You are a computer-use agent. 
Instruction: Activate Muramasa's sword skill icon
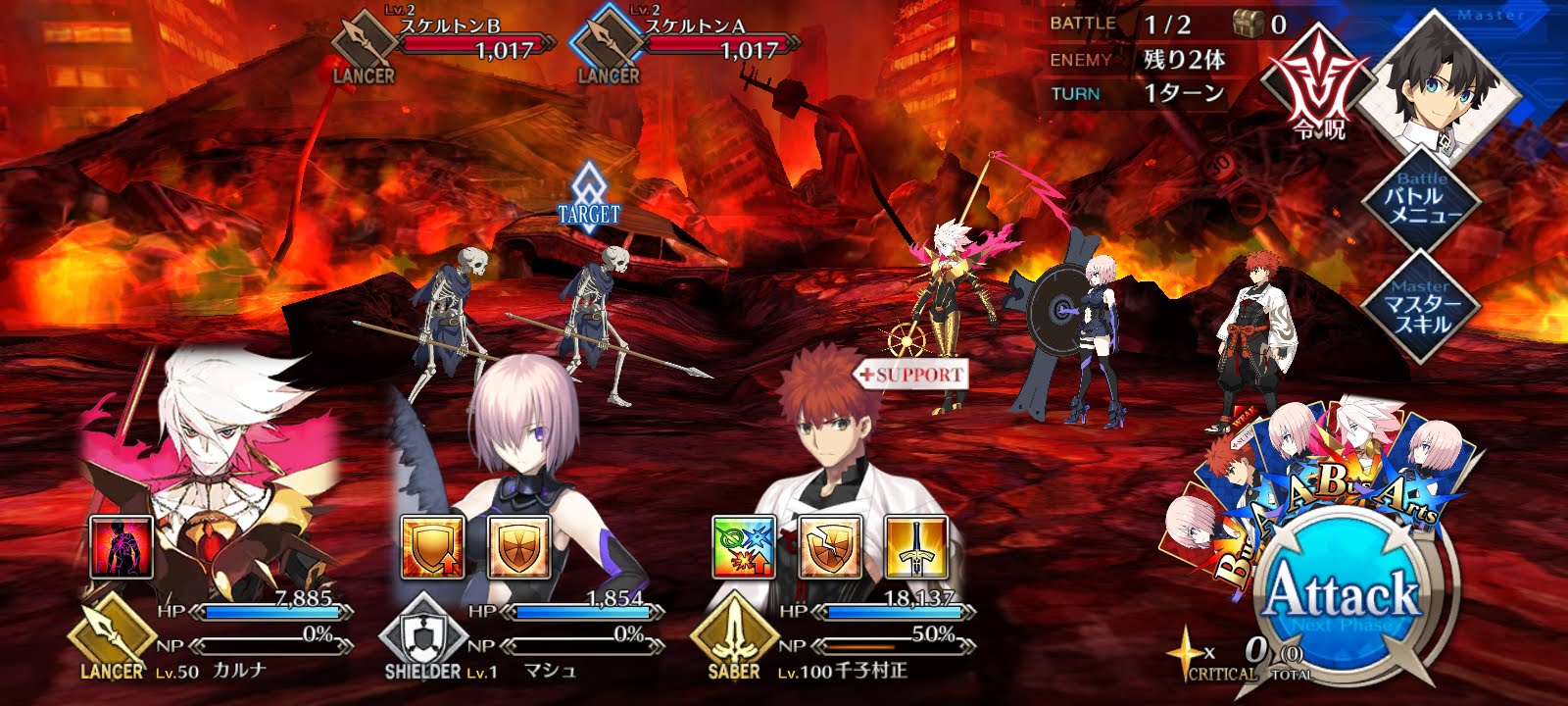[919, 547]
